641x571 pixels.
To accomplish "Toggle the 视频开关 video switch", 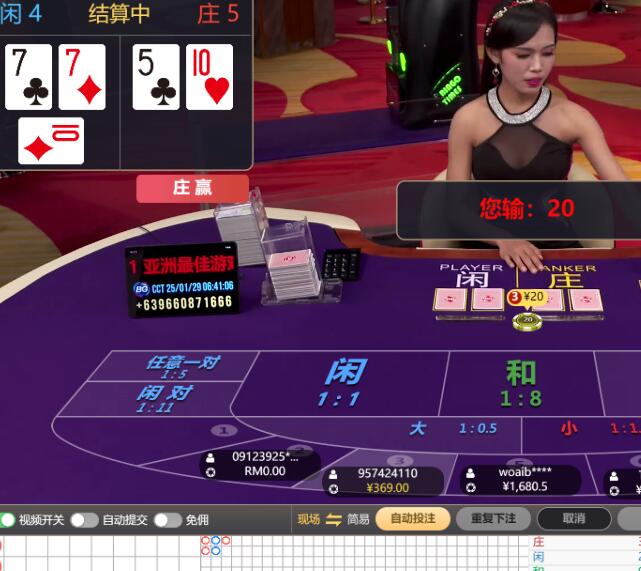I will click(8, 520).
